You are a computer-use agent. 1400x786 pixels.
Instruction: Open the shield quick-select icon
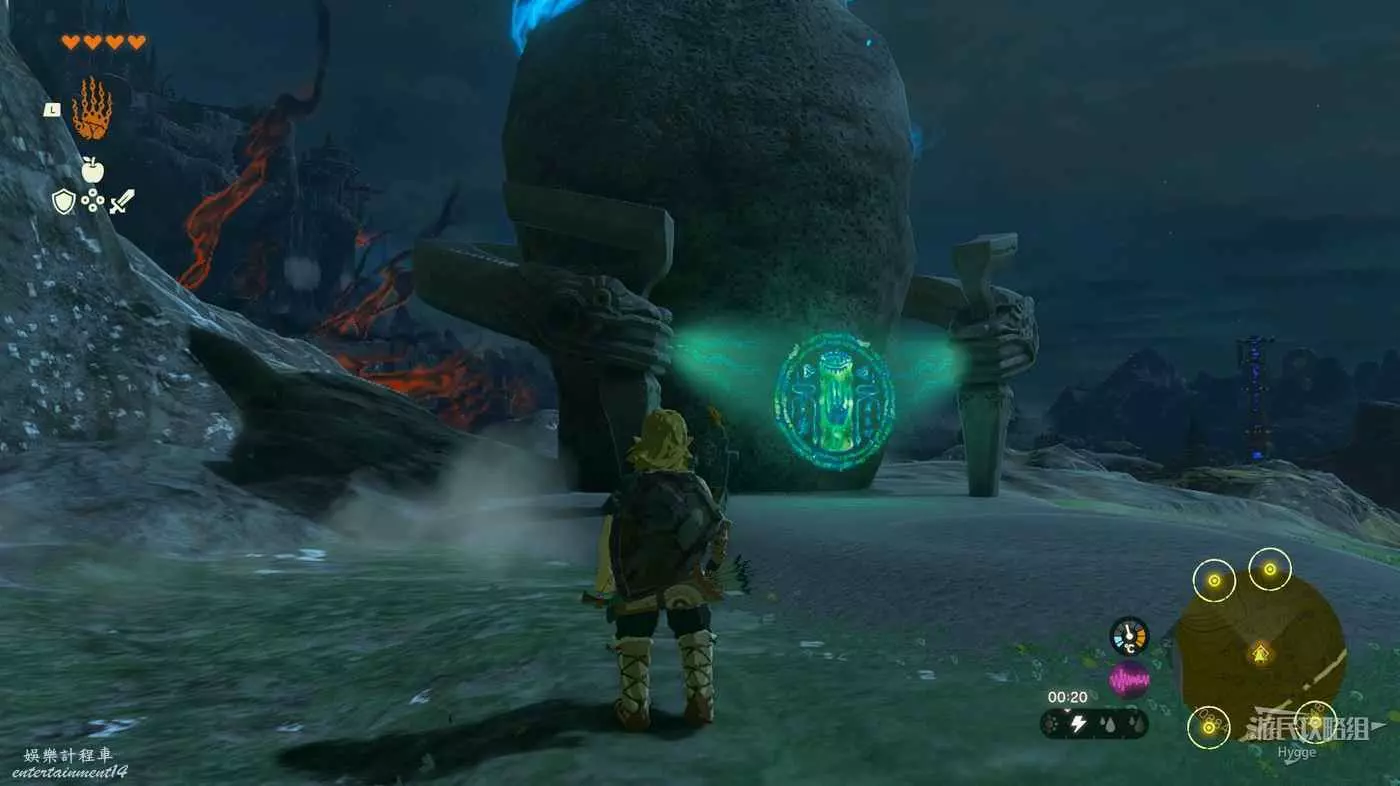(x=64, y=202)
